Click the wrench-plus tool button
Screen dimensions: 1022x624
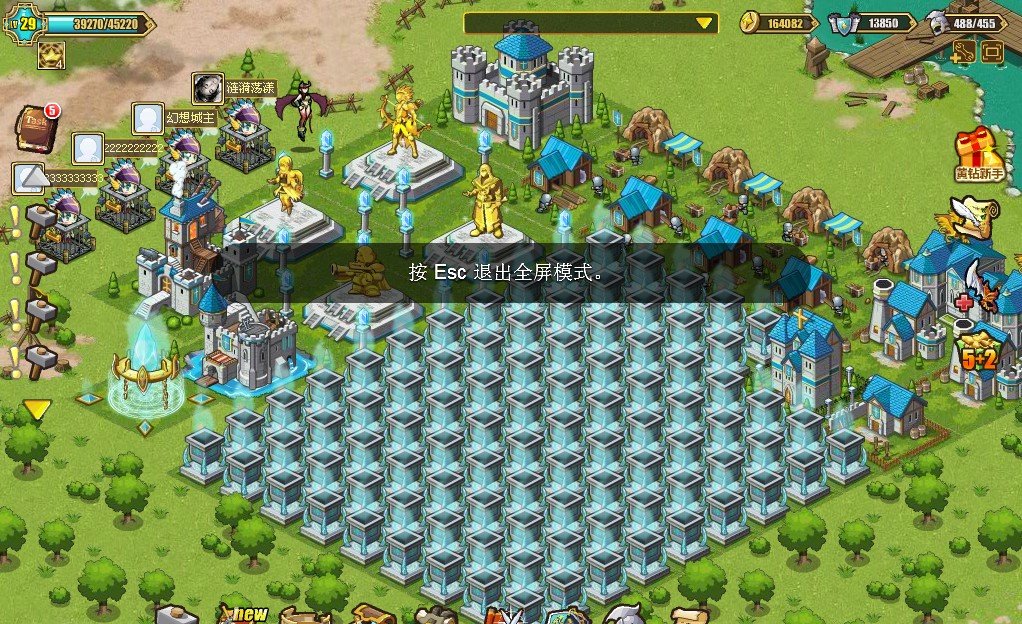(x=963, y=53)
